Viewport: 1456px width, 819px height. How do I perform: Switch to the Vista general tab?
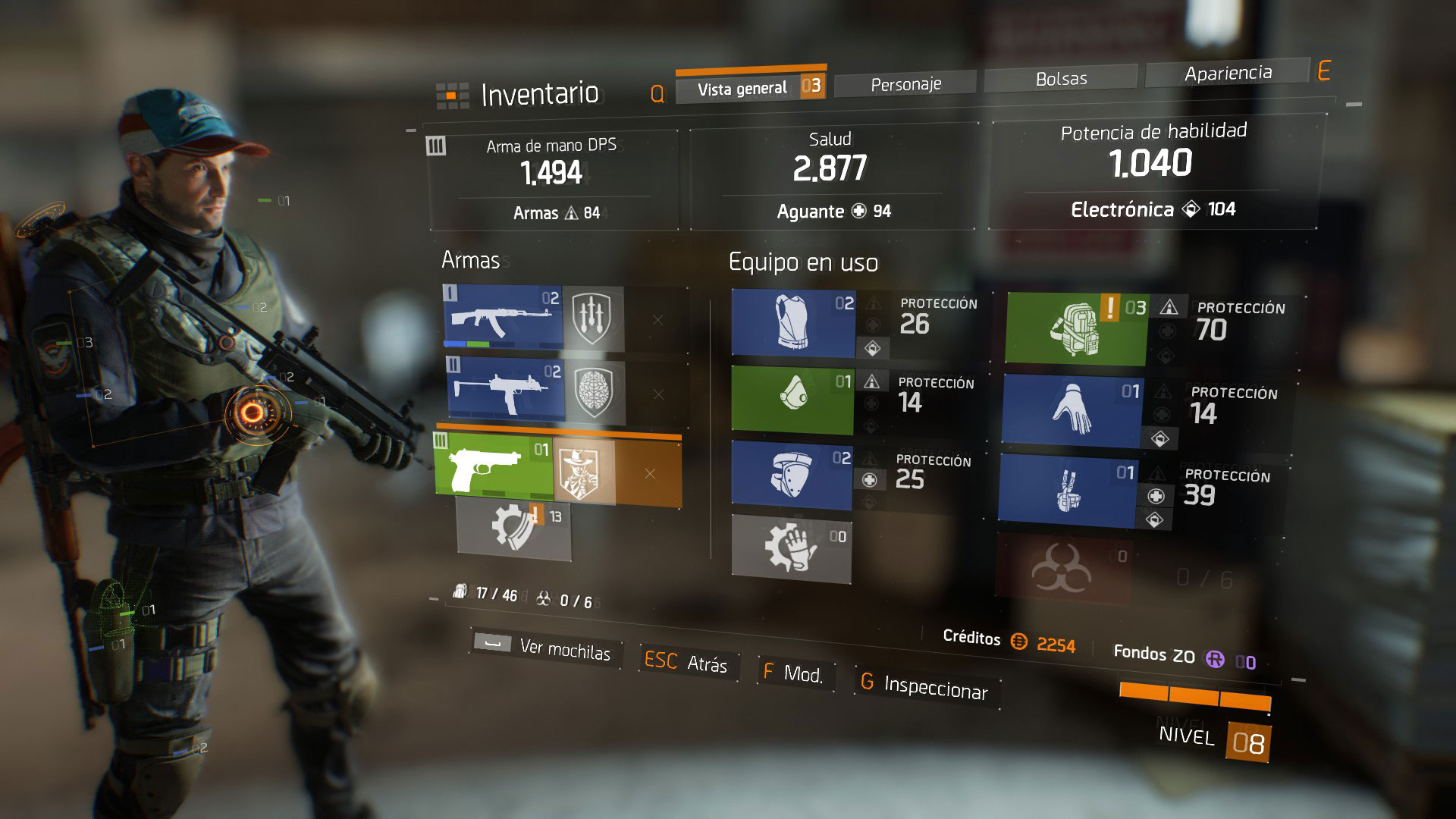coord(742,89)
